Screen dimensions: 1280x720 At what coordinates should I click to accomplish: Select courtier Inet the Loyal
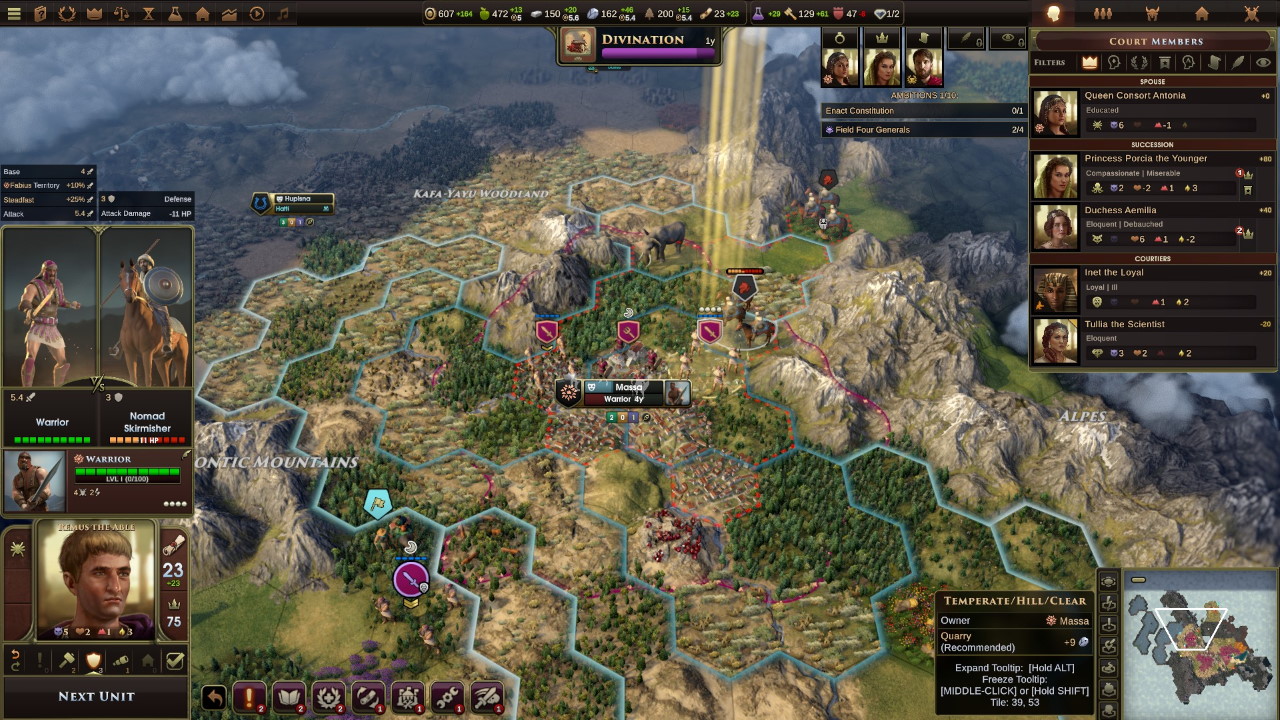(x=1114, y=273)
